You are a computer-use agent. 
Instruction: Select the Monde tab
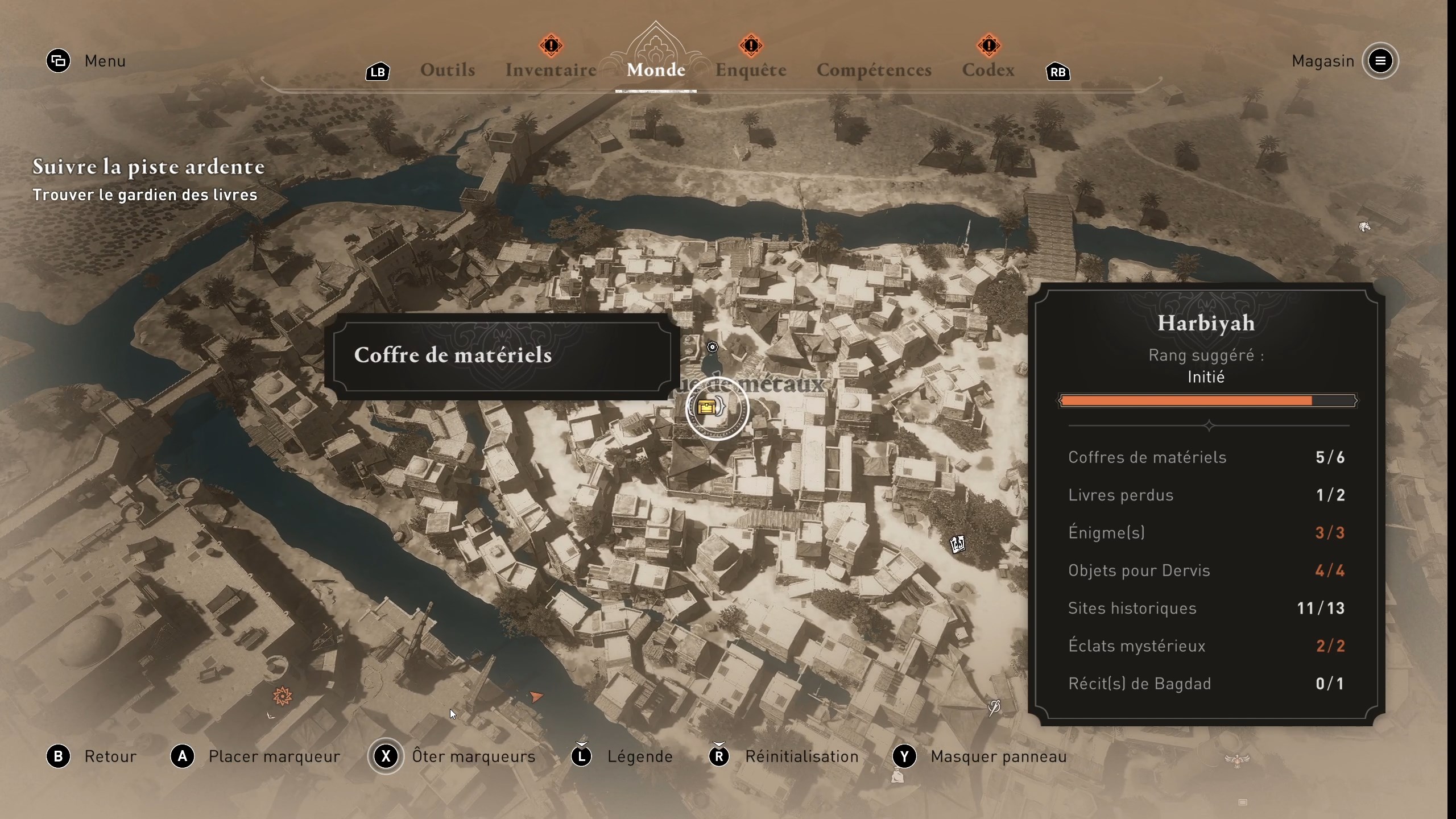pyautogui.click(x=656, y=70)
